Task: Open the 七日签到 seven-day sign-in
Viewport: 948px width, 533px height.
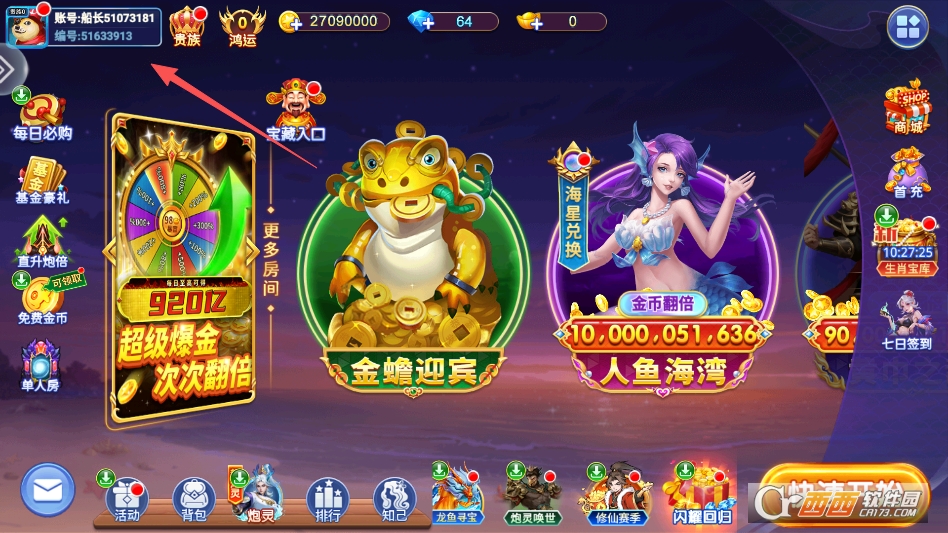Action: [x=906, y=320]
